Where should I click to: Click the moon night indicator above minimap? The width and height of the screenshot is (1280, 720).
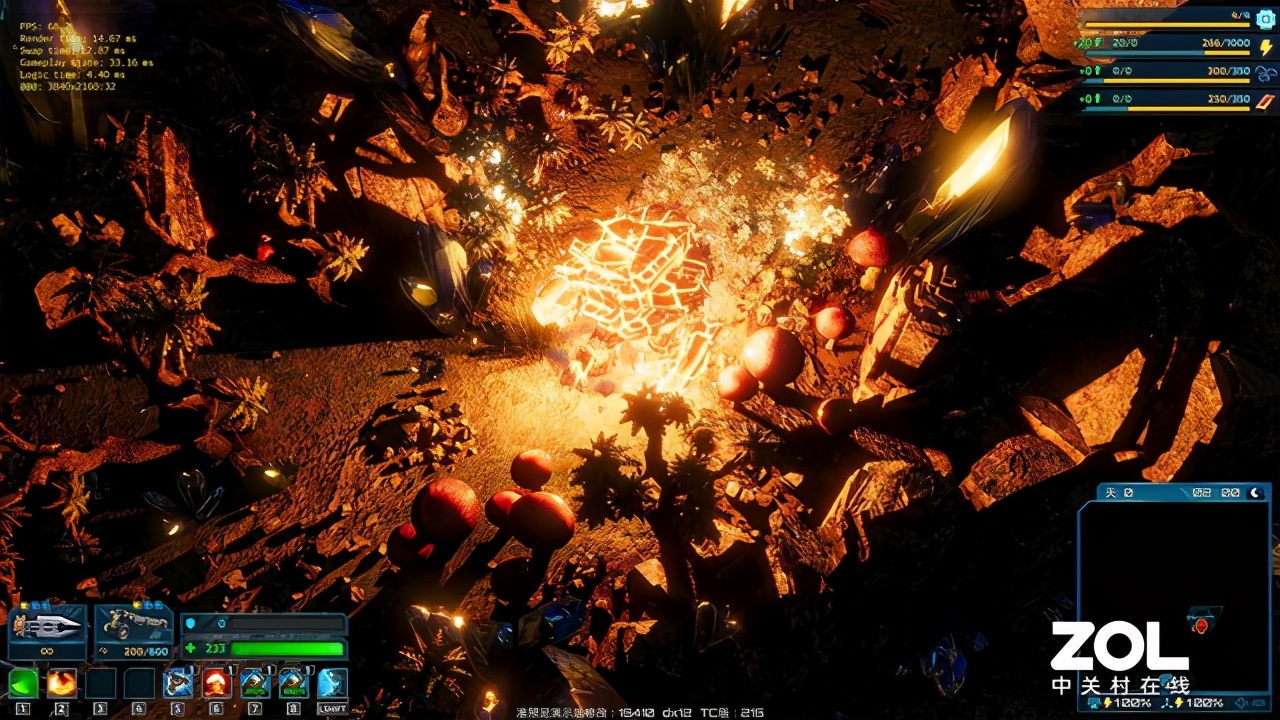click(1257, 492)
